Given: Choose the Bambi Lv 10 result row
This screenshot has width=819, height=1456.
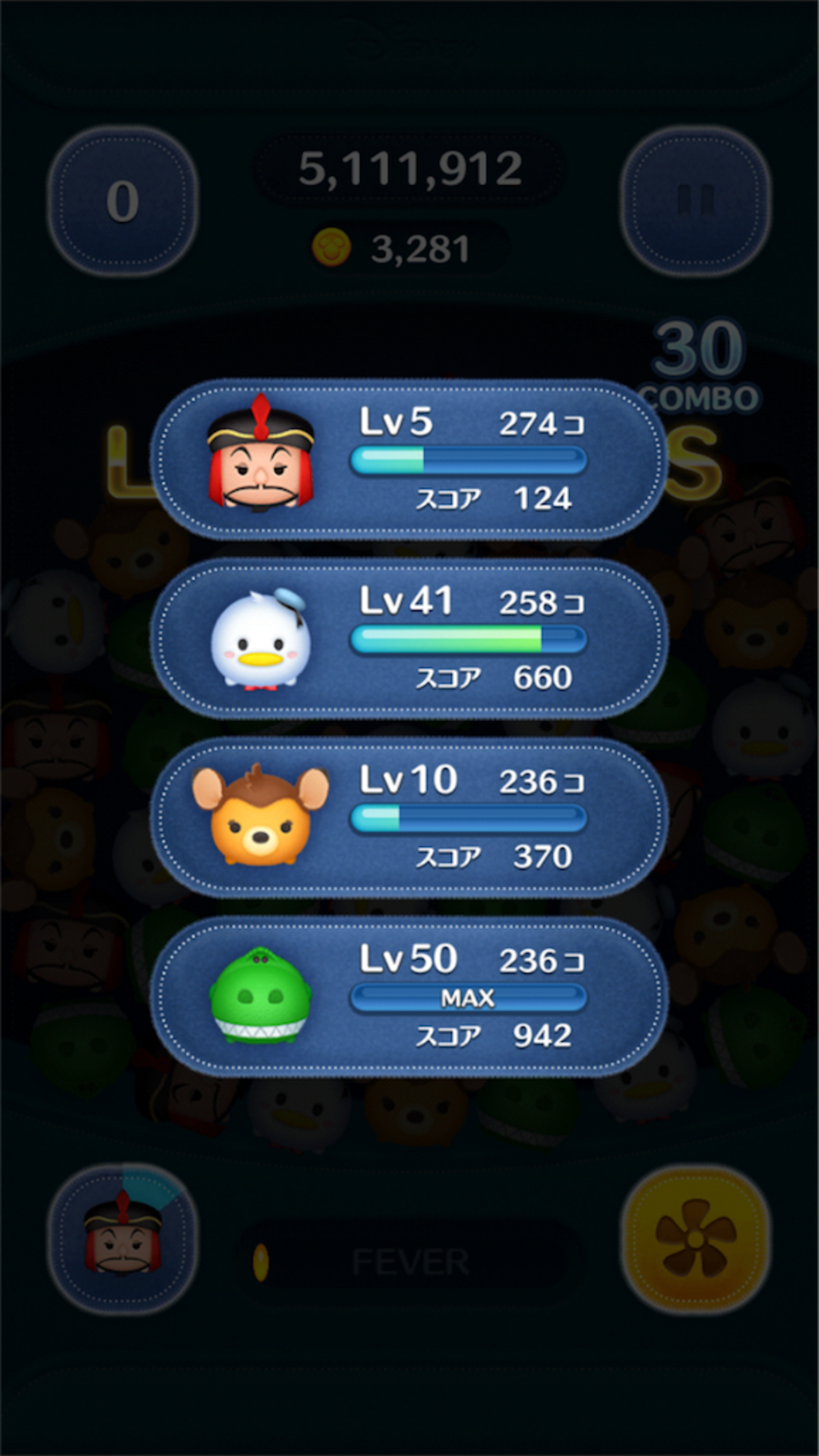Looking at the screenshot, I should point(408,817).
